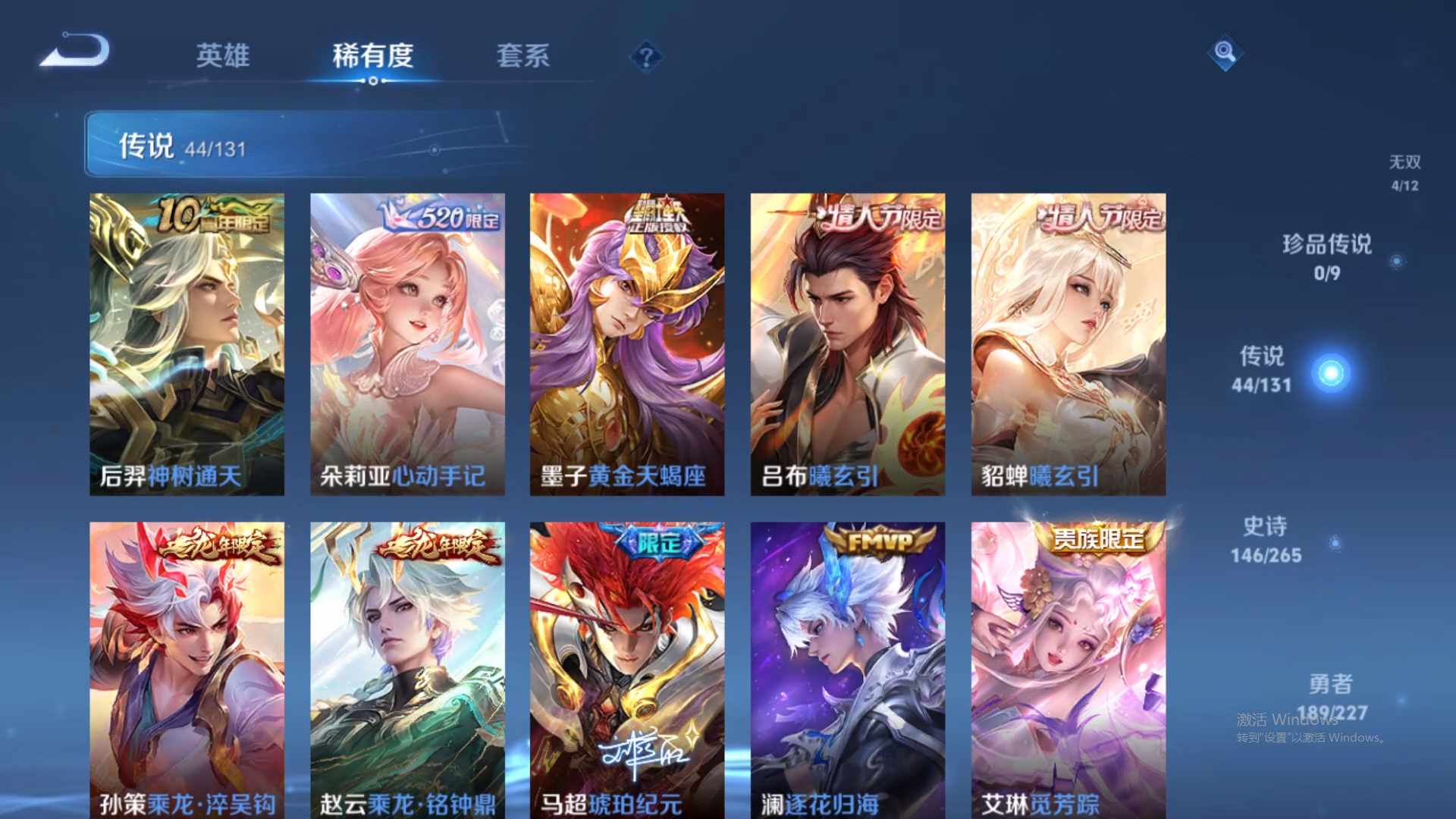Click the help question mark icon
This screenshot has height=819, width=1456.
(x=645, y=56)
